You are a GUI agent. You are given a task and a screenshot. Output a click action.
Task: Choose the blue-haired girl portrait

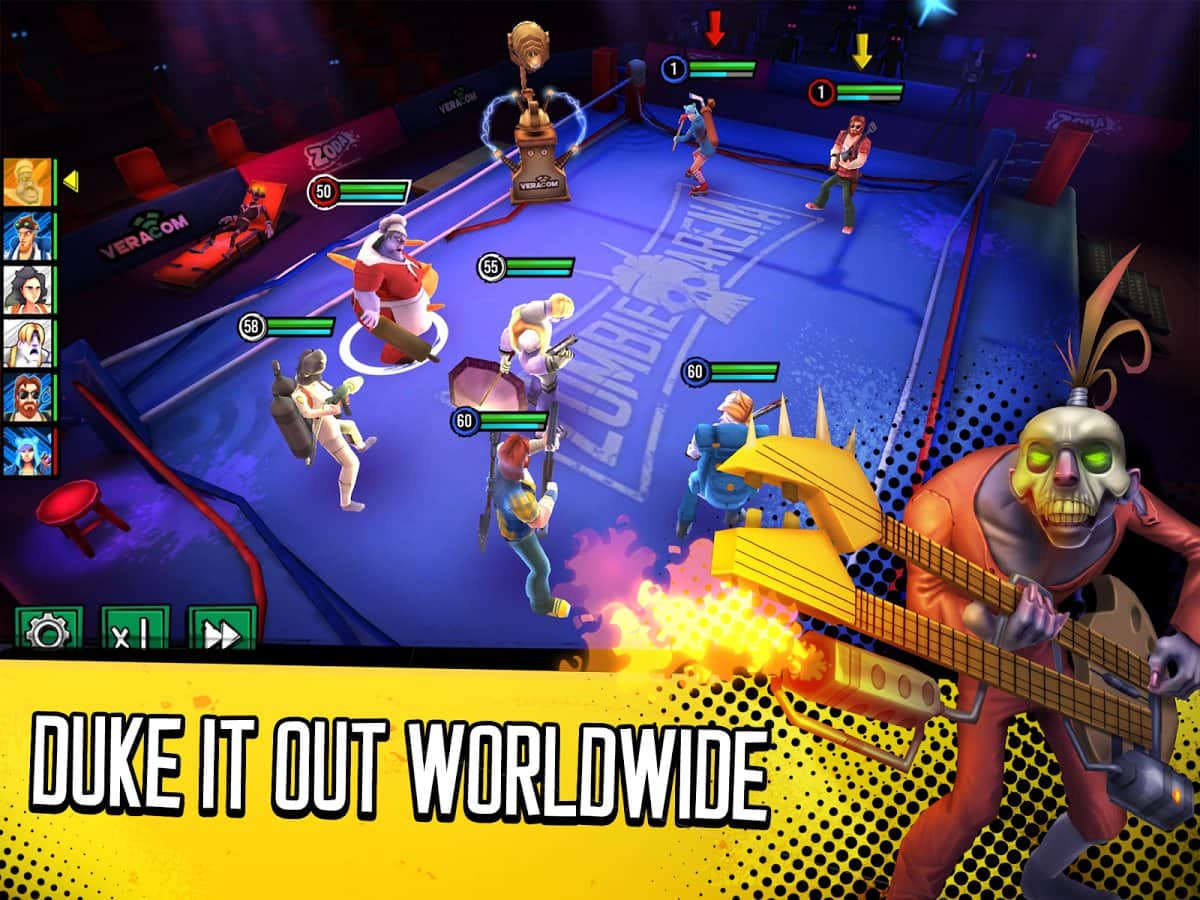pos(27,451)
